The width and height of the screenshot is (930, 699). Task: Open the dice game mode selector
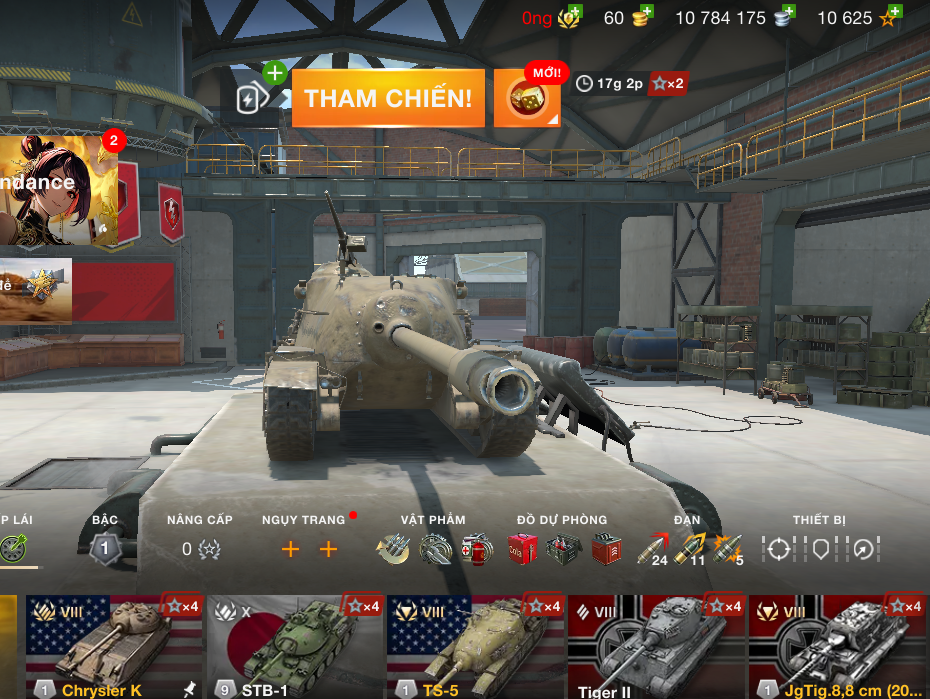[x=526, y=99]
